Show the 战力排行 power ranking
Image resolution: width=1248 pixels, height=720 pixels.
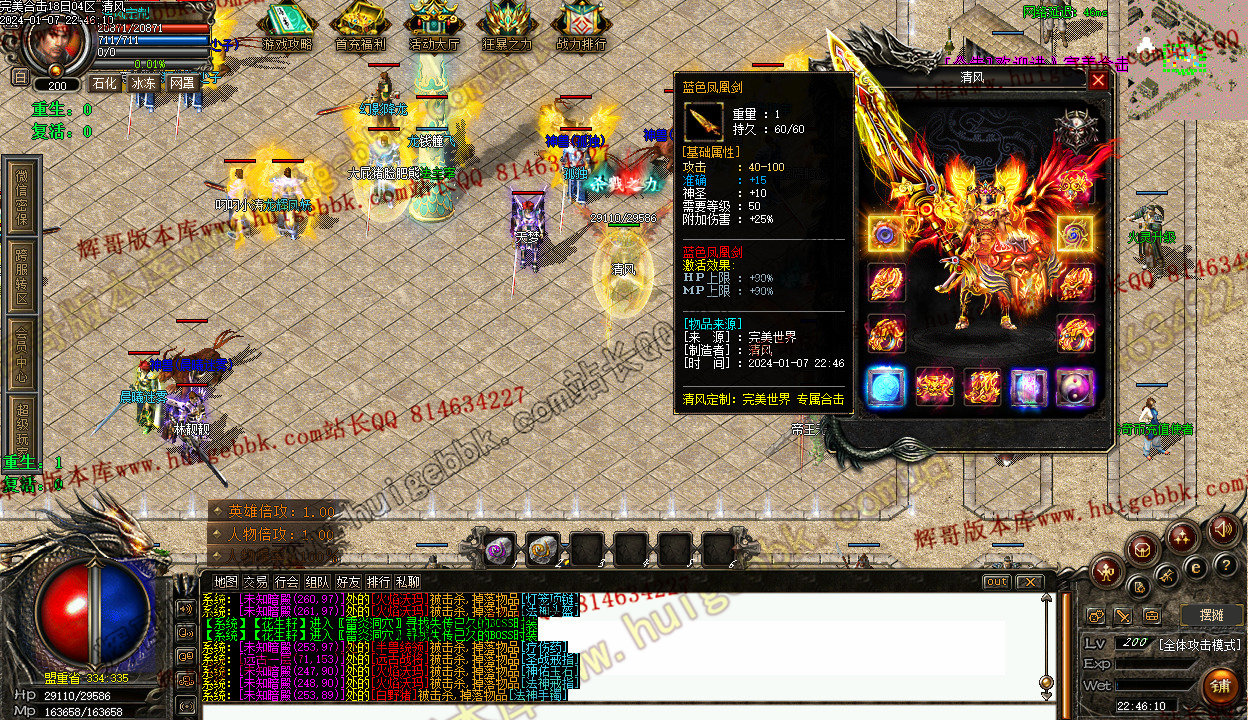pos(580,26)
